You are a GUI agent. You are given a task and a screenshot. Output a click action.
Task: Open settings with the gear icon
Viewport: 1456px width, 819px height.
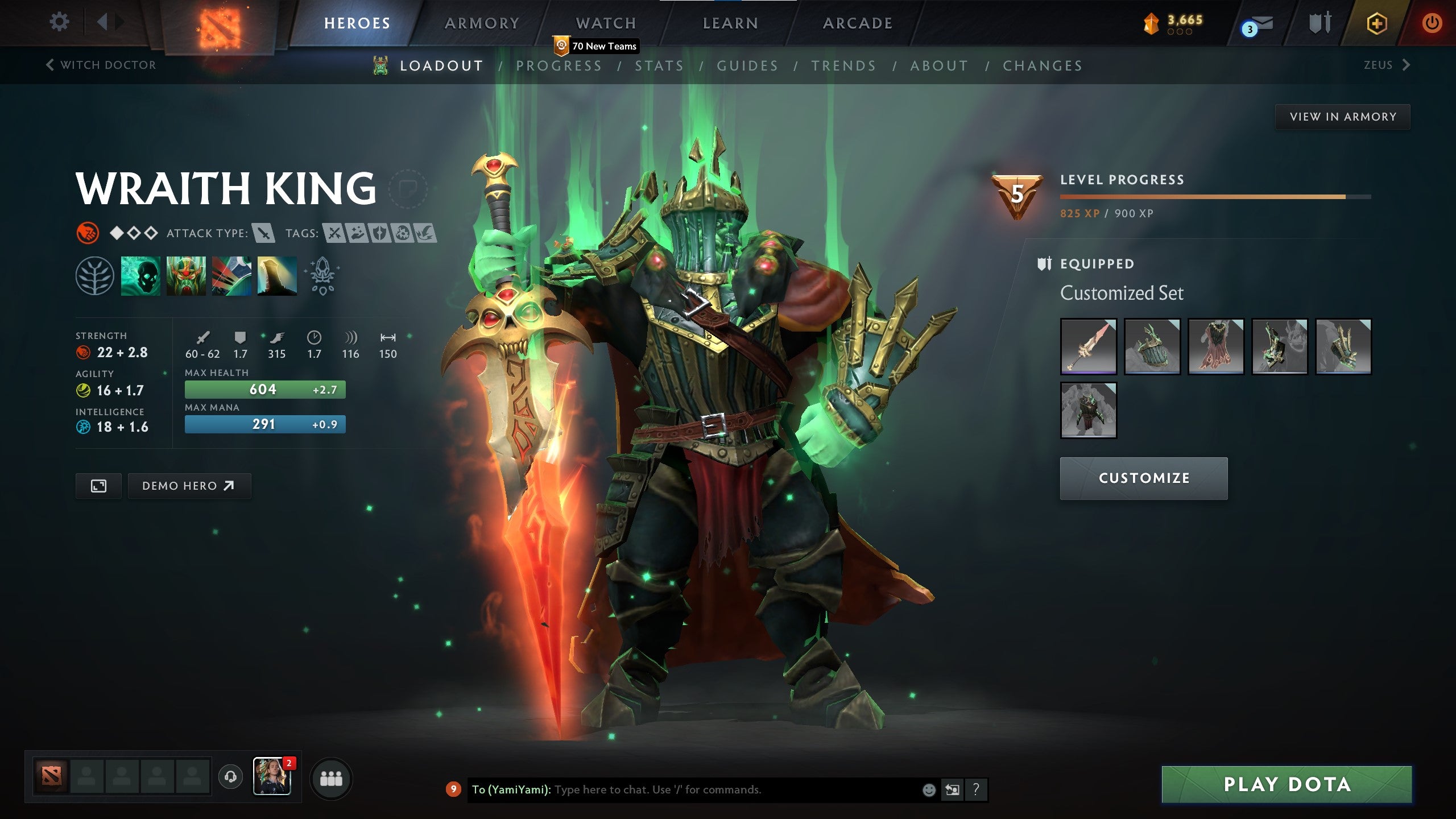(59, 22)
